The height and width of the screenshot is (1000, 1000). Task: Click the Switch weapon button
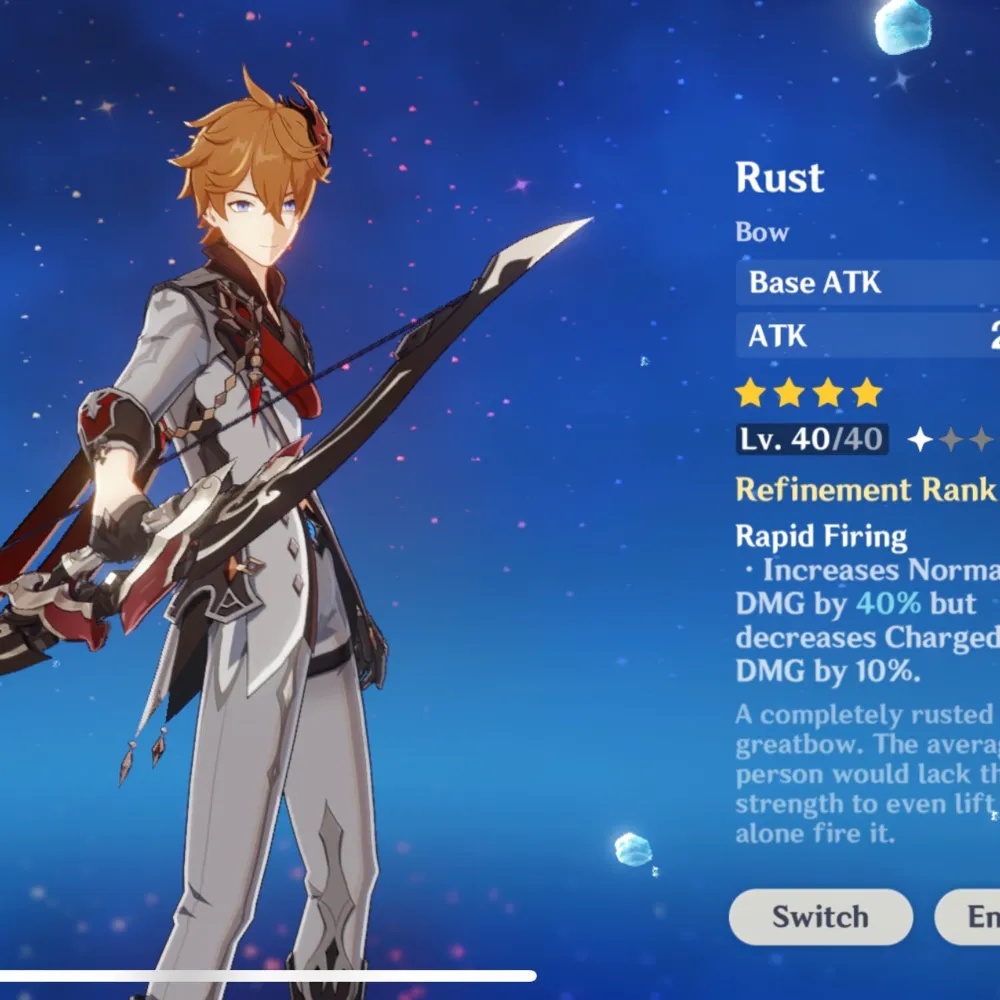[820, 917]
